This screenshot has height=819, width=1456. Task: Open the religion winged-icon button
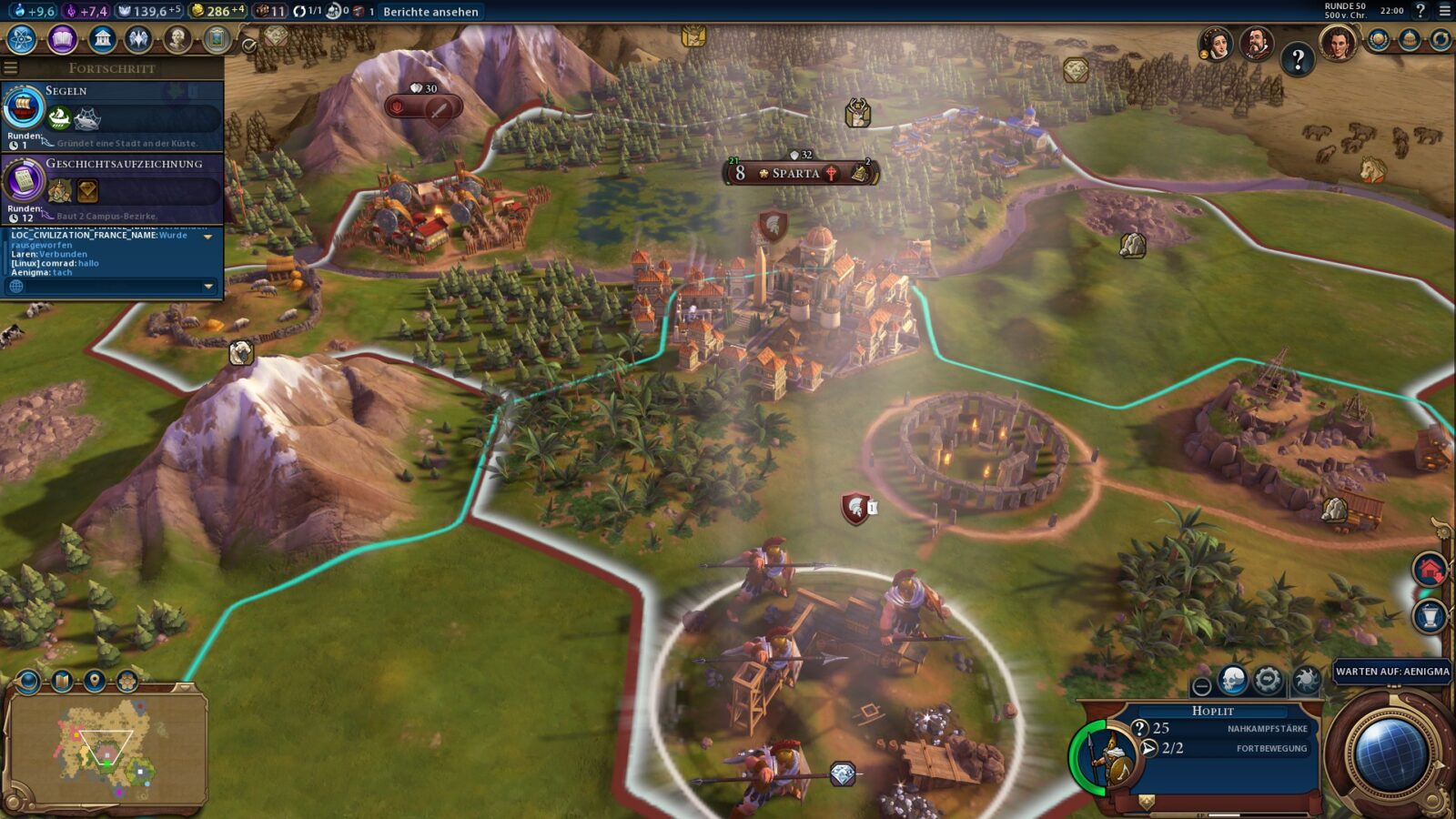(x=139, y=39)
